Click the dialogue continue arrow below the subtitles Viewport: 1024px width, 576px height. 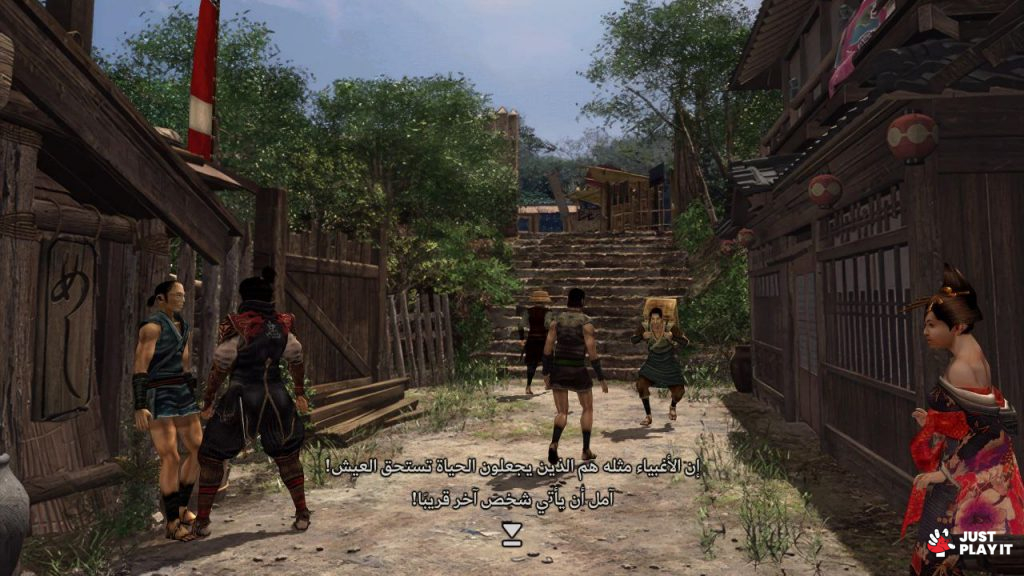click(511, 534)
